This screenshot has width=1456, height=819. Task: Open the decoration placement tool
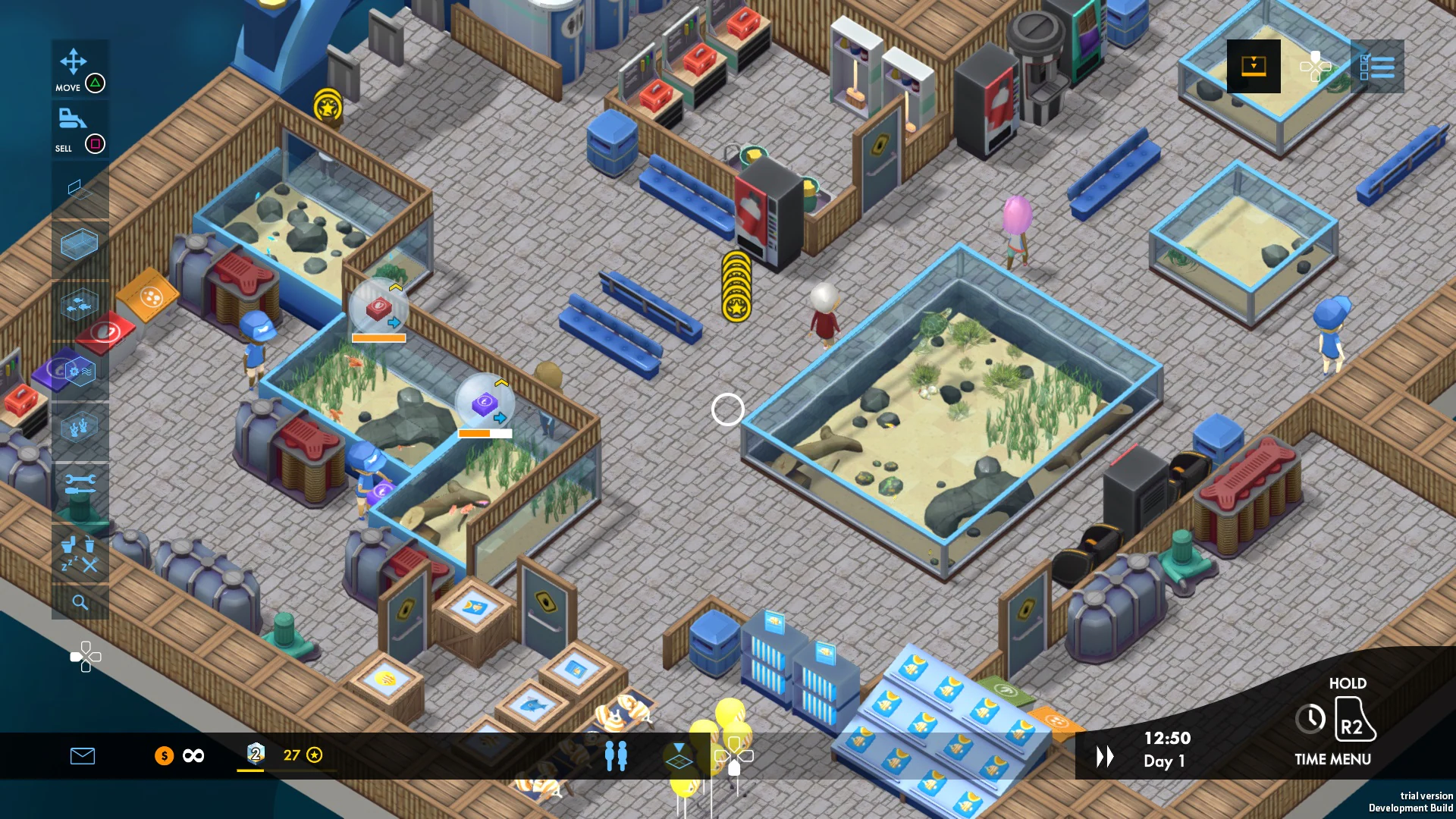[x=80, y=426]
